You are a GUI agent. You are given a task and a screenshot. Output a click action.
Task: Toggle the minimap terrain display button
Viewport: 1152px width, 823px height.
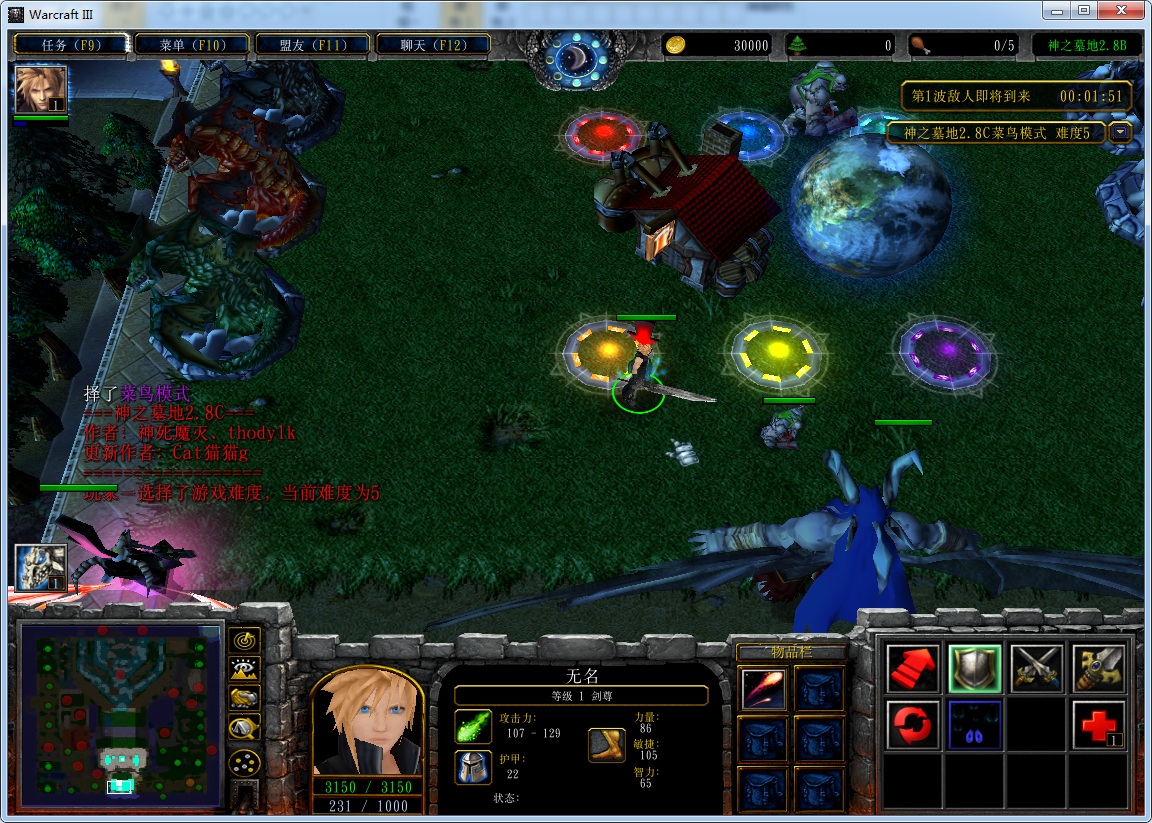(244, 669)
